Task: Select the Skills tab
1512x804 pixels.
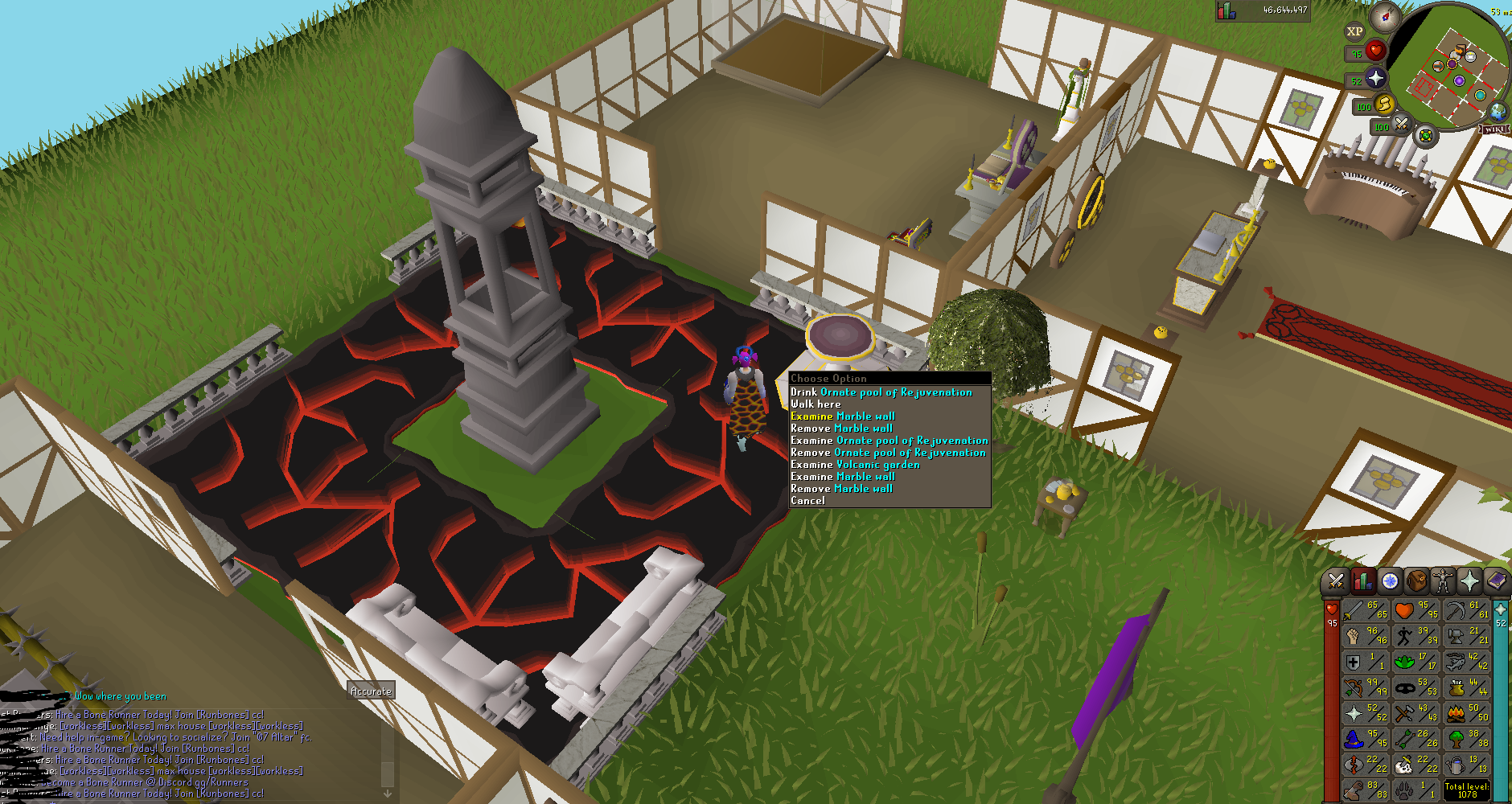Action: (x=1362, y=580)
